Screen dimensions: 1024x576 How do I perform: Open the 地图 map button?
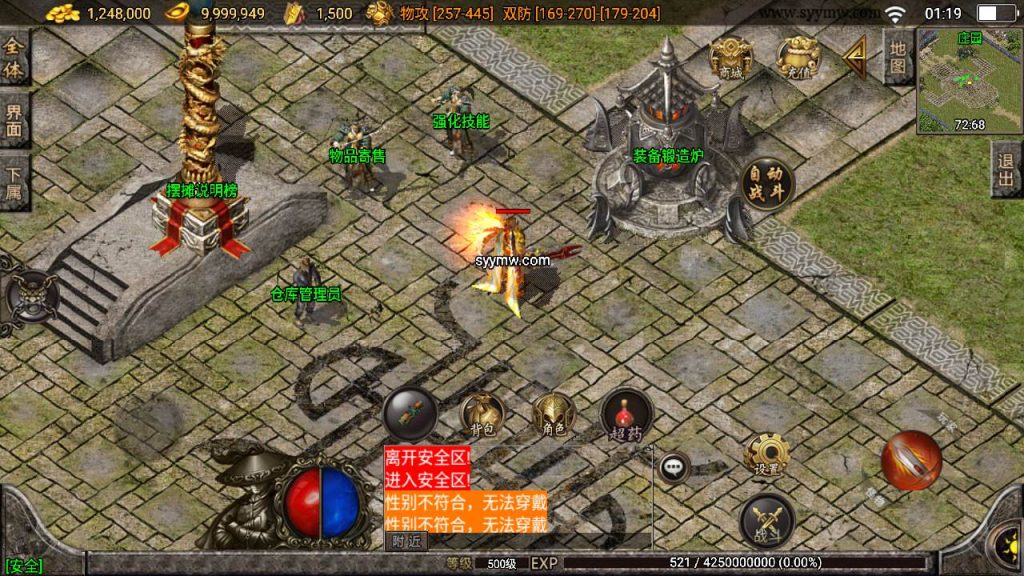tap(897, 57)
